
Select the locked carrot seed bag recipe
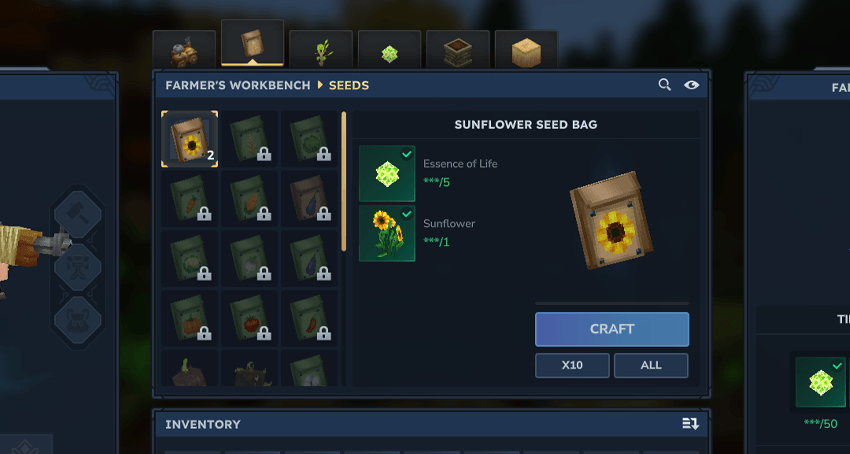coord(189,198)
